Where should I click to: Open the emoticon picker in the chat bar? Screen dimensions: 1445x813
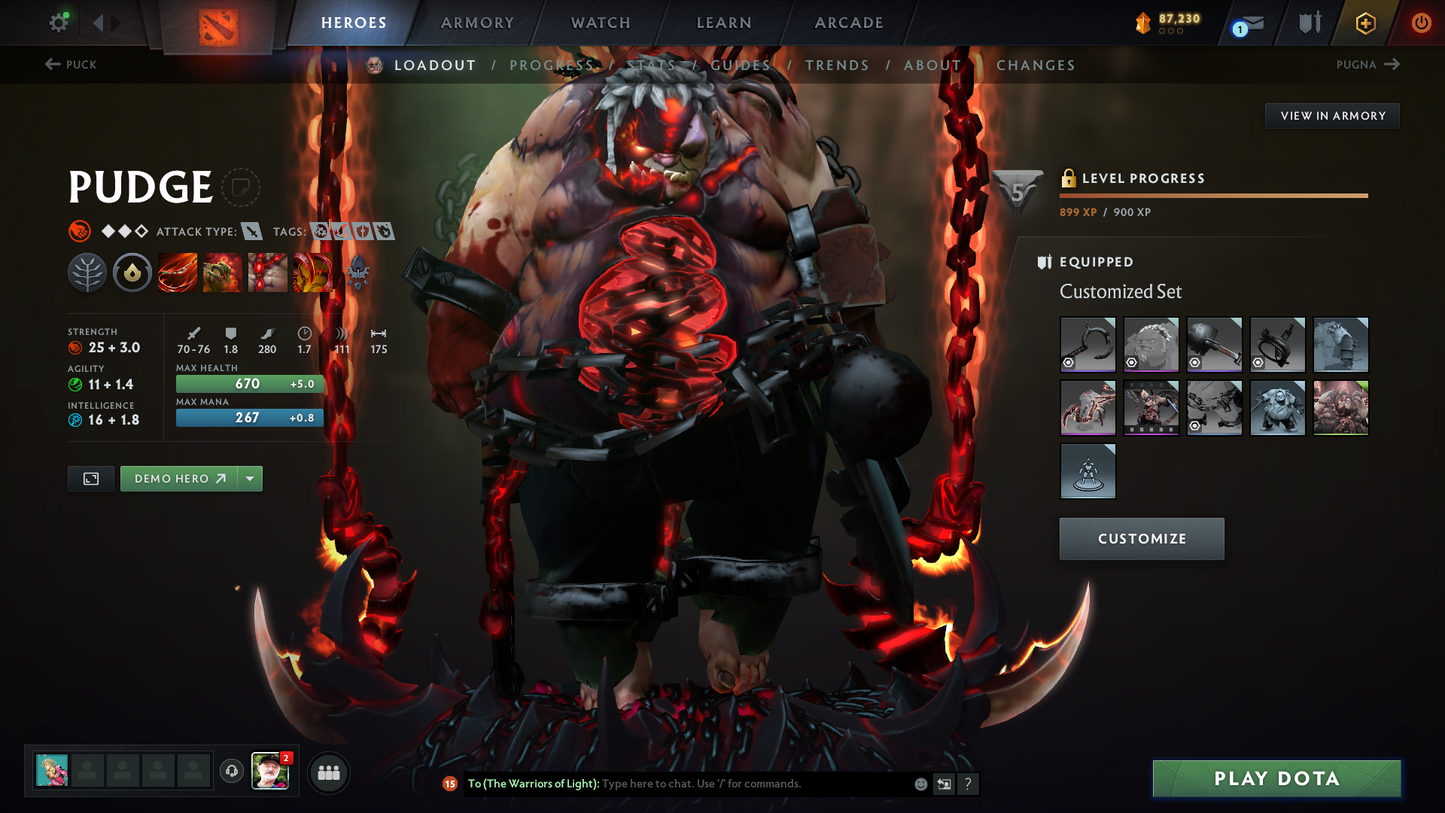tap(919, 784)
